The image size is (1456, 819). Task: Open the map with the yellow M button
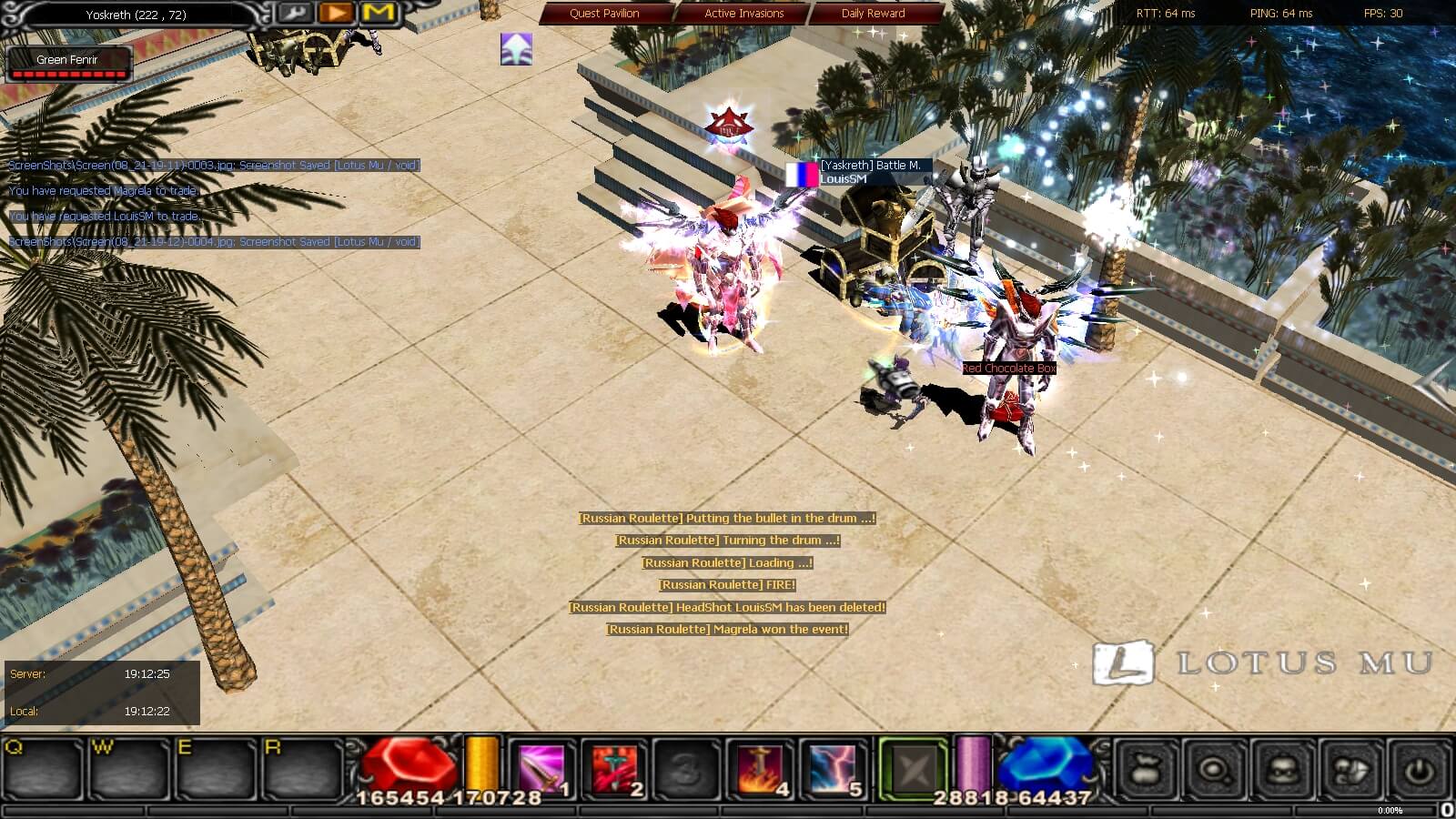379,14
